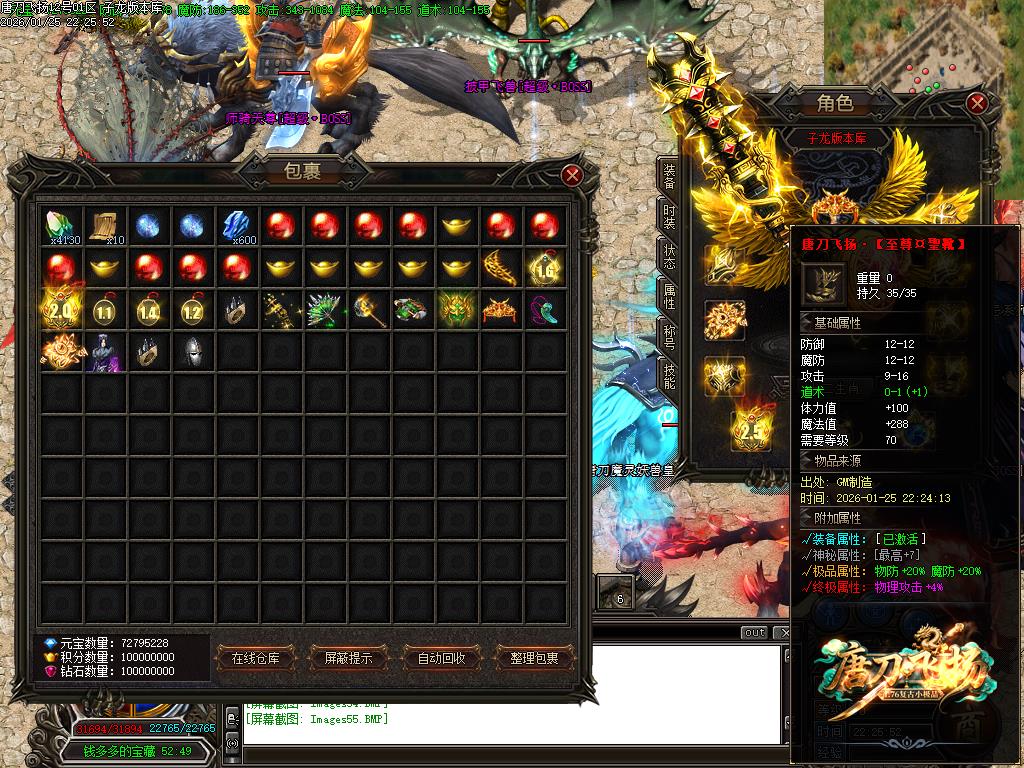The width and height of the screenshot is (1024, 768).
Task: Pick the silver helmet in the bag
Action: click(x=192, y=353)
